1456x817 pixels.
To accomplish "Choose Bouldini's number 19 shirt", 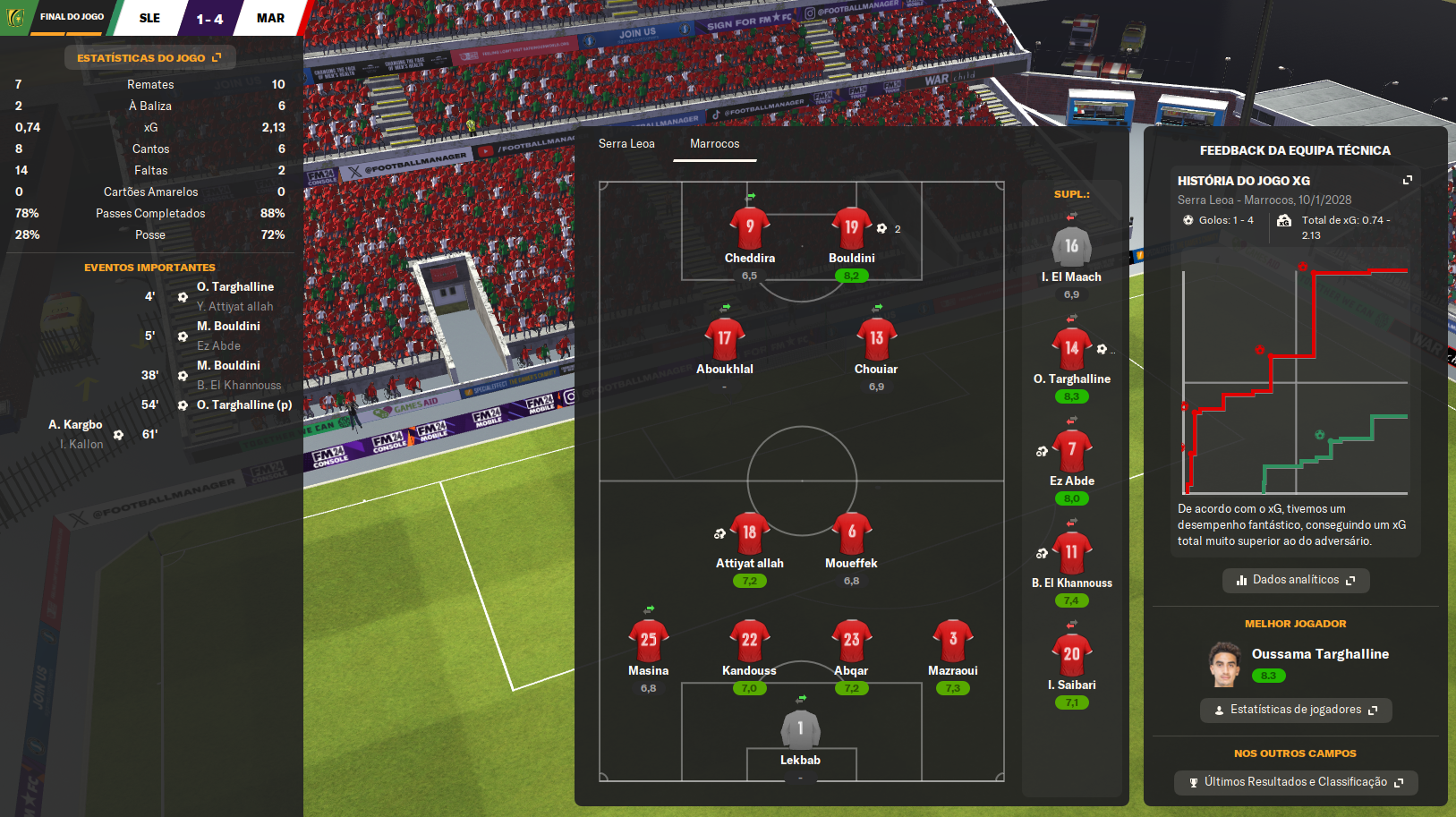I will (851, 229).
